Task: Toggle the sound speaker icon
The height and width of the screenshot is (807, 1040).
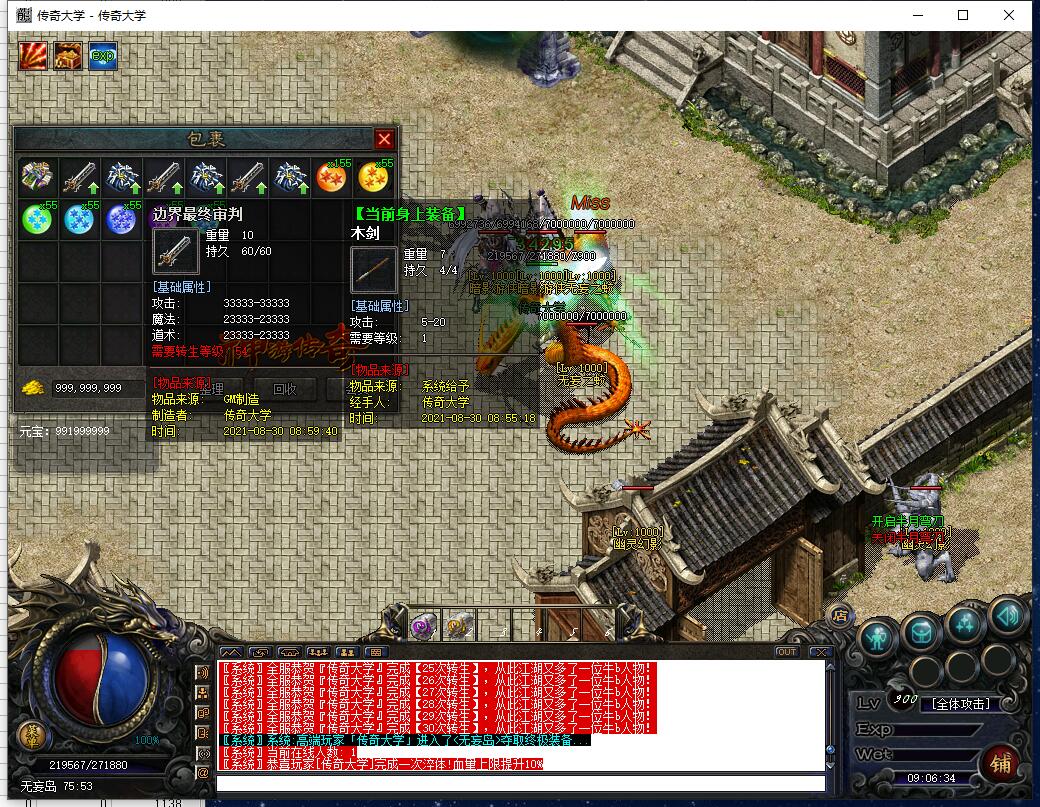Action: (x=1008, y=617)
